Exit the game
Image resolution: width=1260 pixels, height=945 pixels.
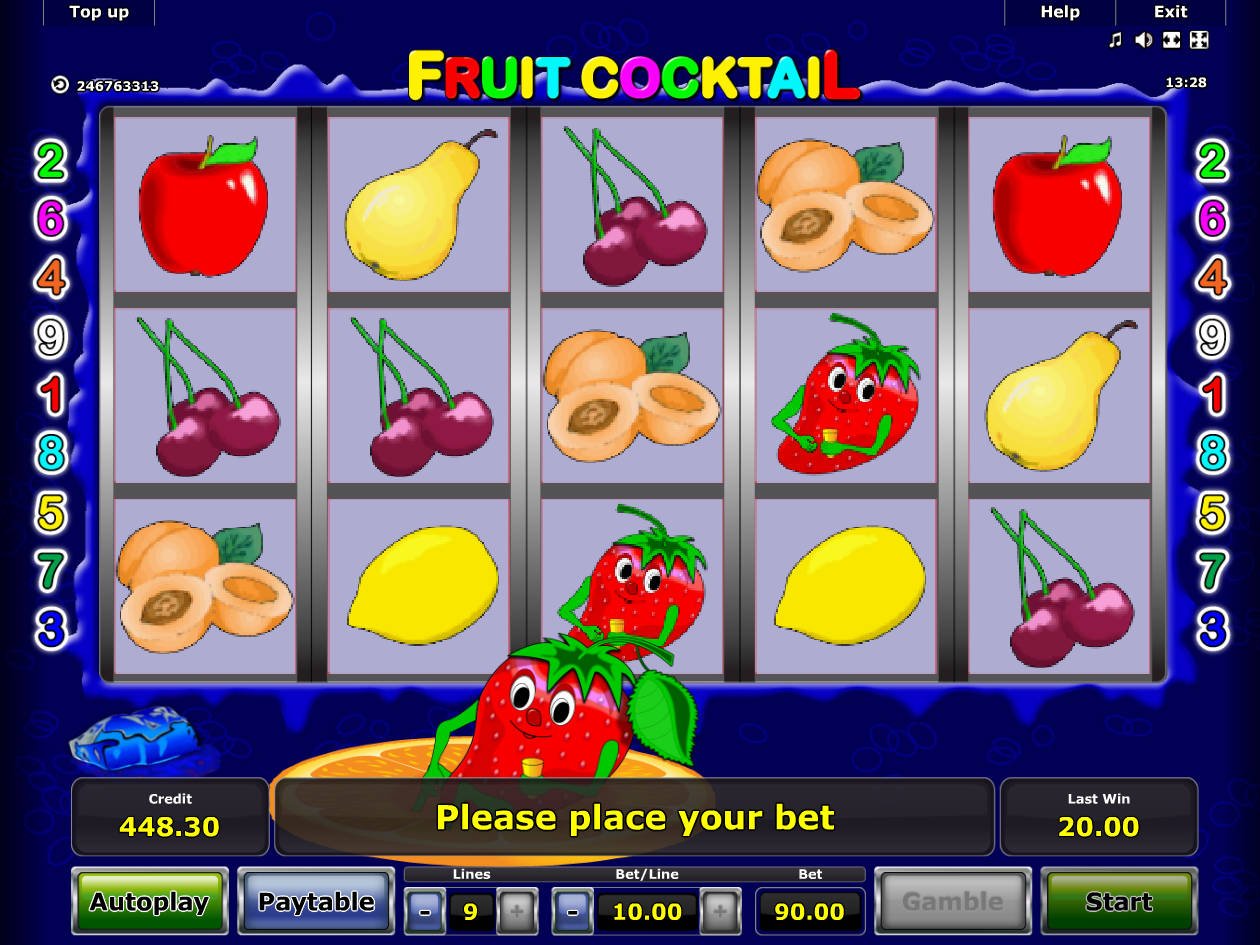point(1170,12)
